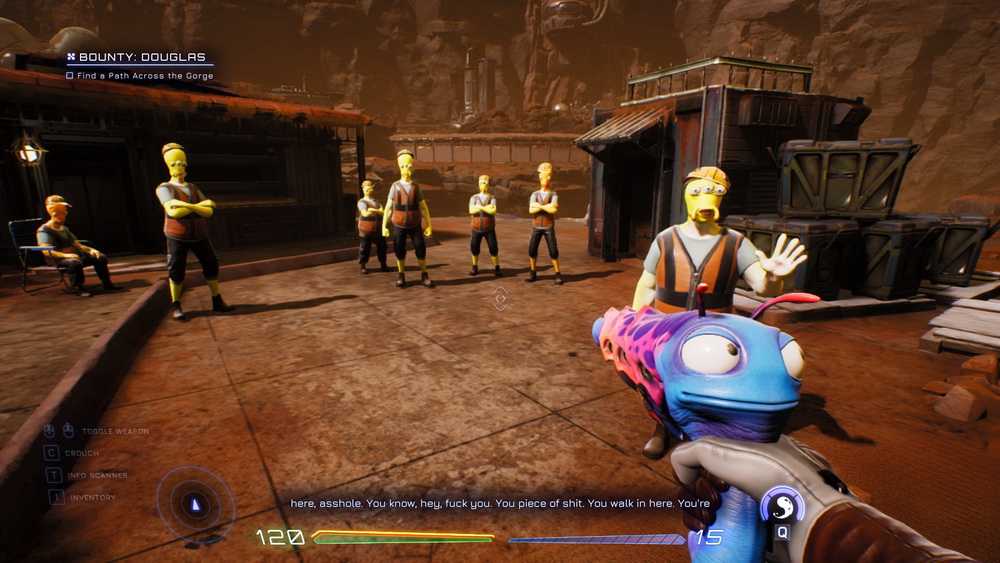The height and width of the screenshot is (563, 1000).
Task: Select the Bounty: Douglas quest tracker
Action: tap(138, 58)
